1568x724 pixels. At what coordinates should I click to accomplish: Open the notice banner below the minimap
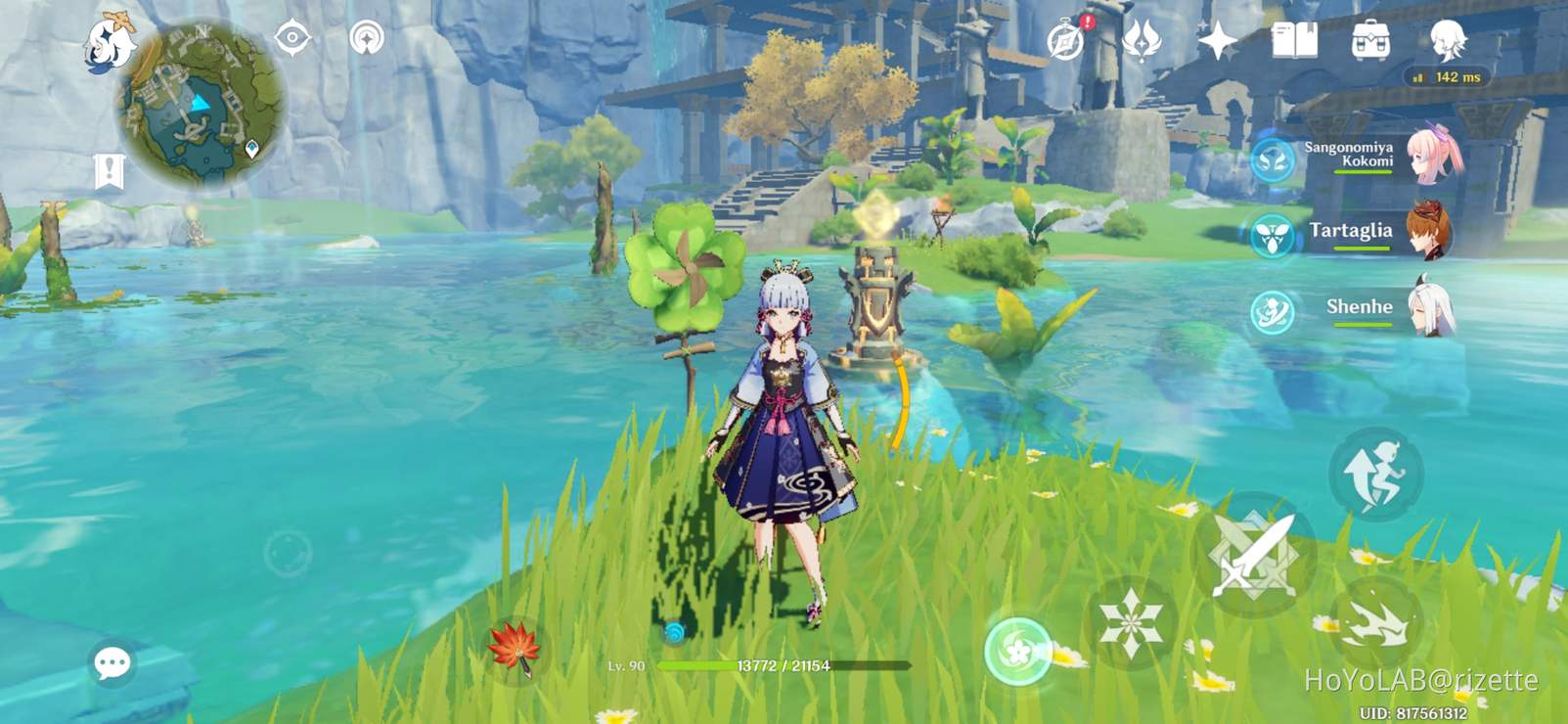[x=111, y=168]
